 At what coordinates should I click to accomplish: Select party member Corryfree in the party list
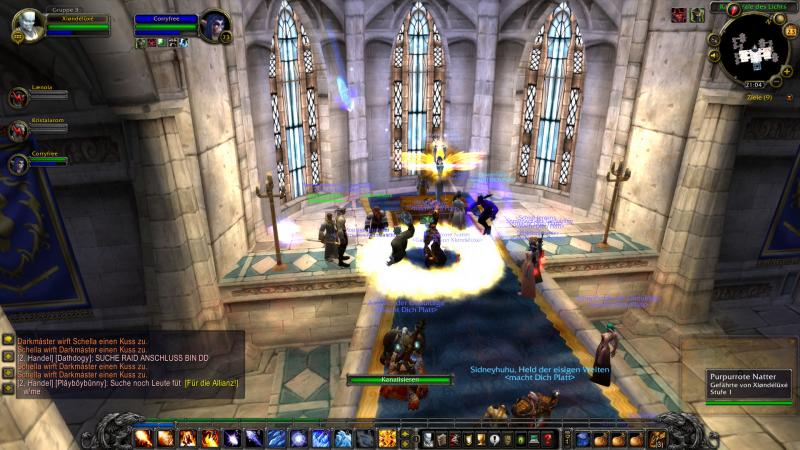19,163
